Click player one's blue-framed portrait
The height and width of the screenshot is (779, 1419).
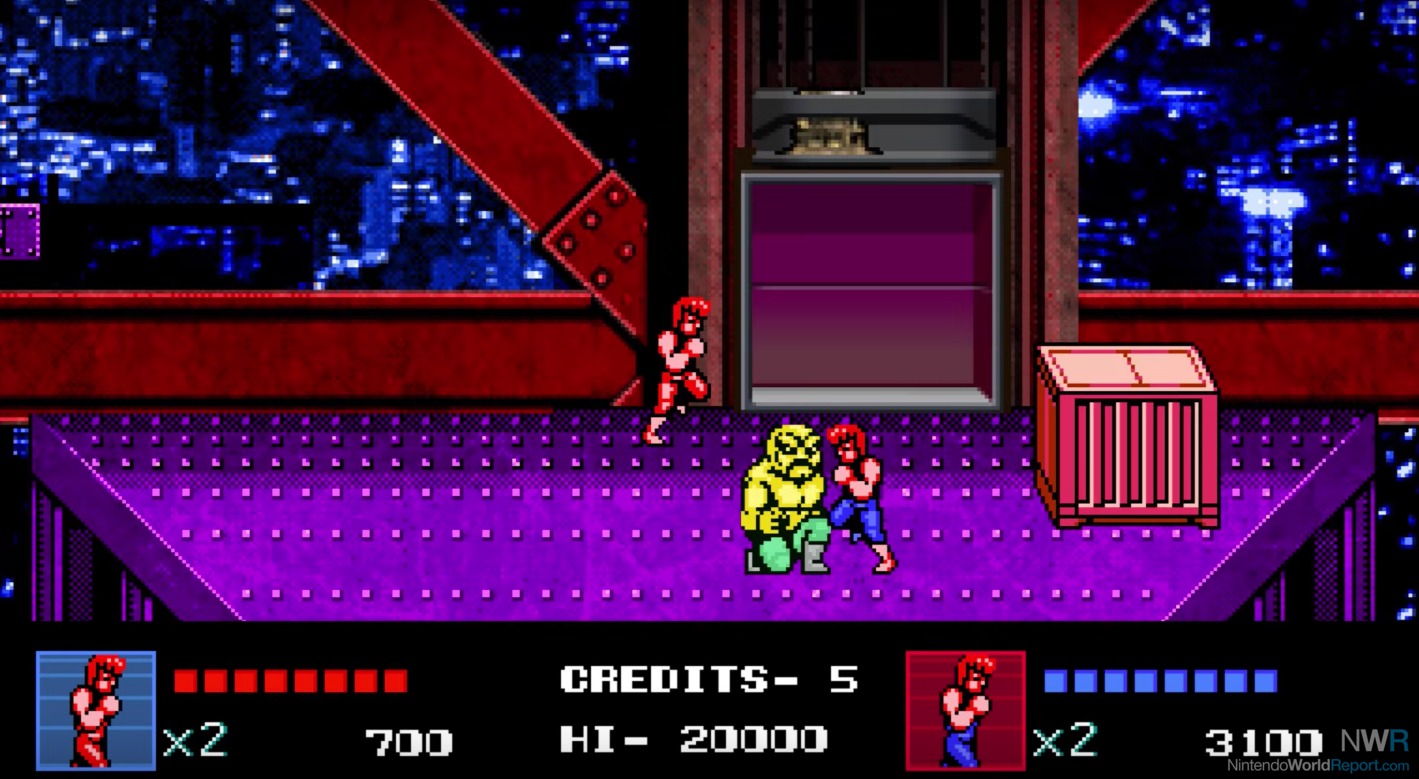(96, 710)
